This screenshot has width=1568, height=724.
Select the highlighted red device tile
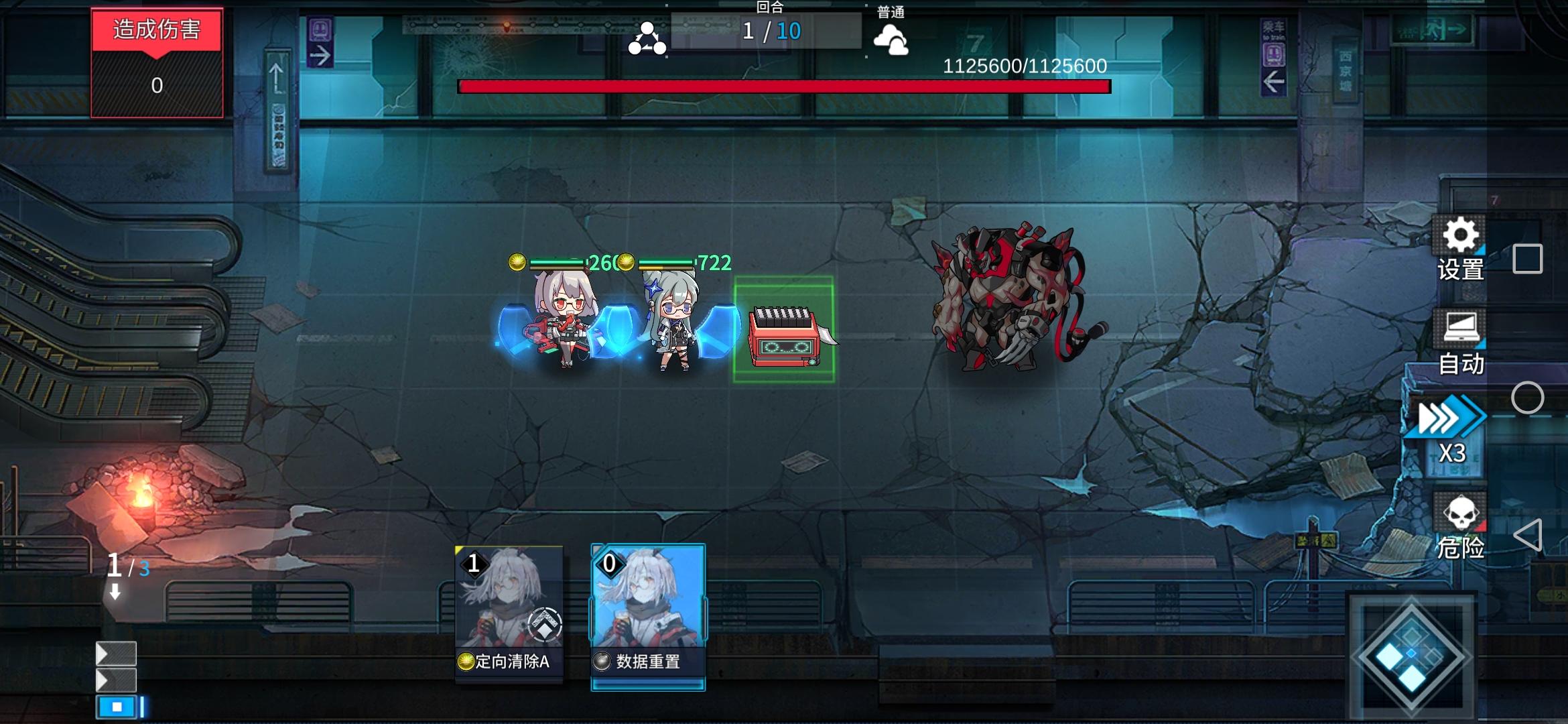coord(783,330)
